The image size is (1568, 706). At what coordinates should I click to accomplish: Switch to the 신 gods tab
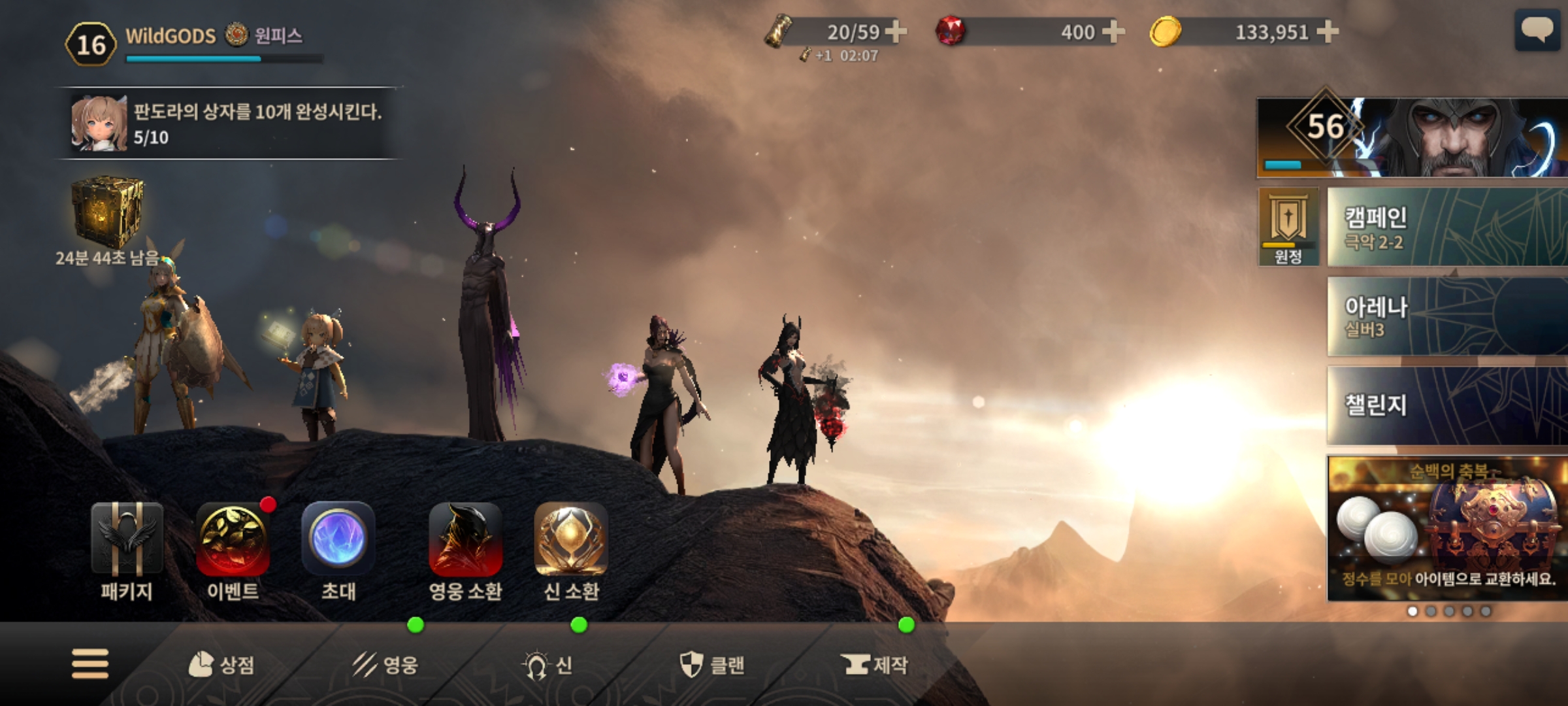coord(547,665)
